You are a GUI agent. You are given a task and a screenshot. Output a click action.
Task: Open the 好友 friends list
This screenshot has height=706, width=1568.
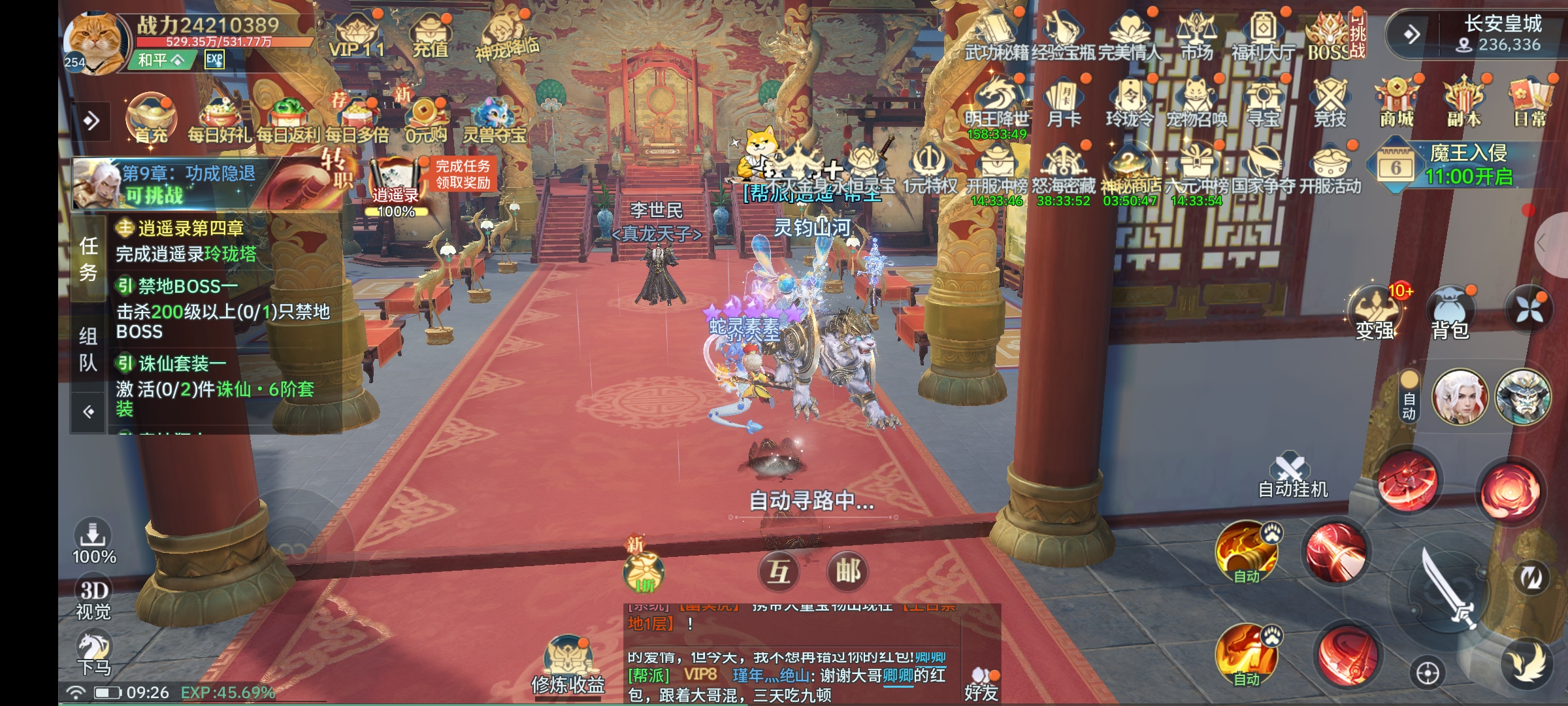[x=981, y=683]
